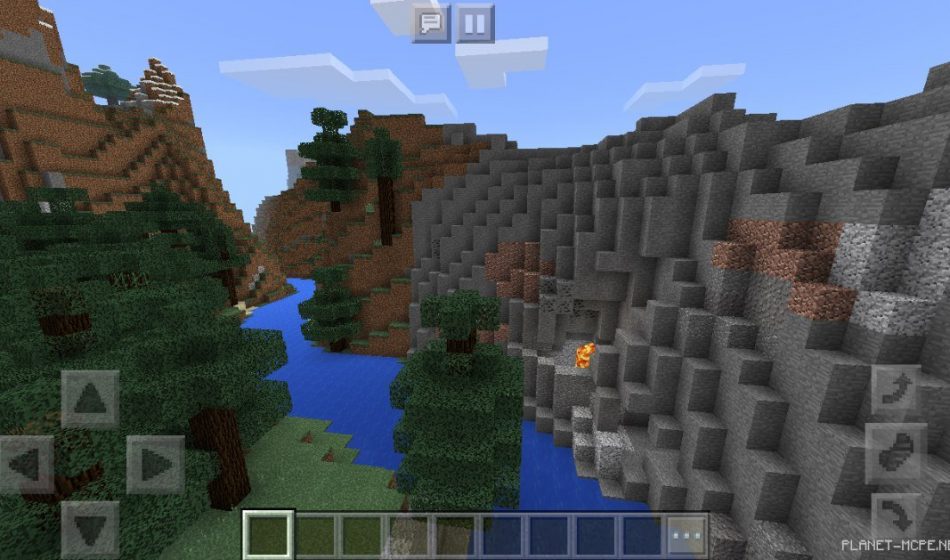Tap the middle stop-flying button
The image size is (950, 560).
tap(895, 454)
